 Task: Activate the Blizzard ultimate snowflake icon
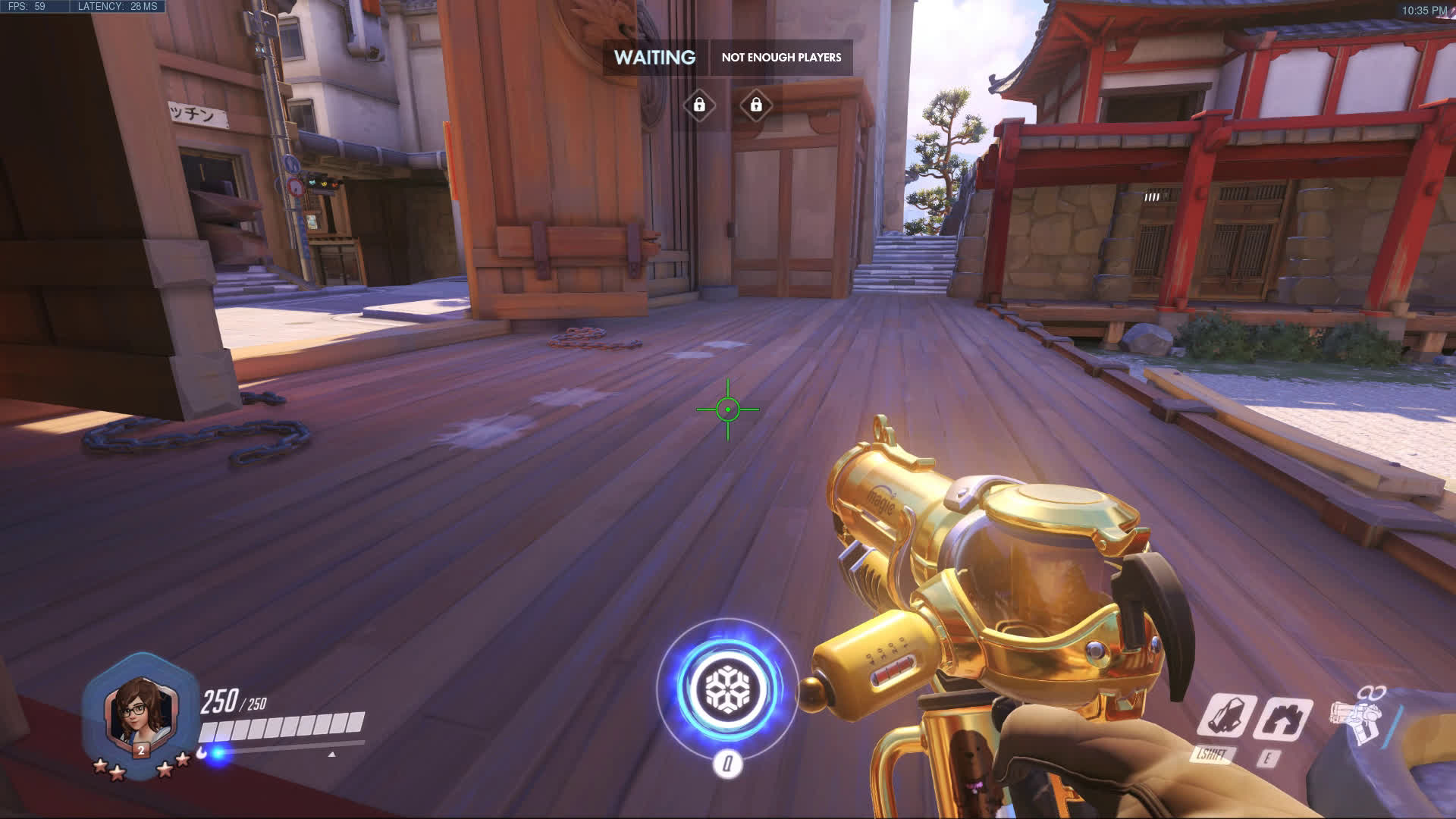pyautogui.click(x=727, y=689)
